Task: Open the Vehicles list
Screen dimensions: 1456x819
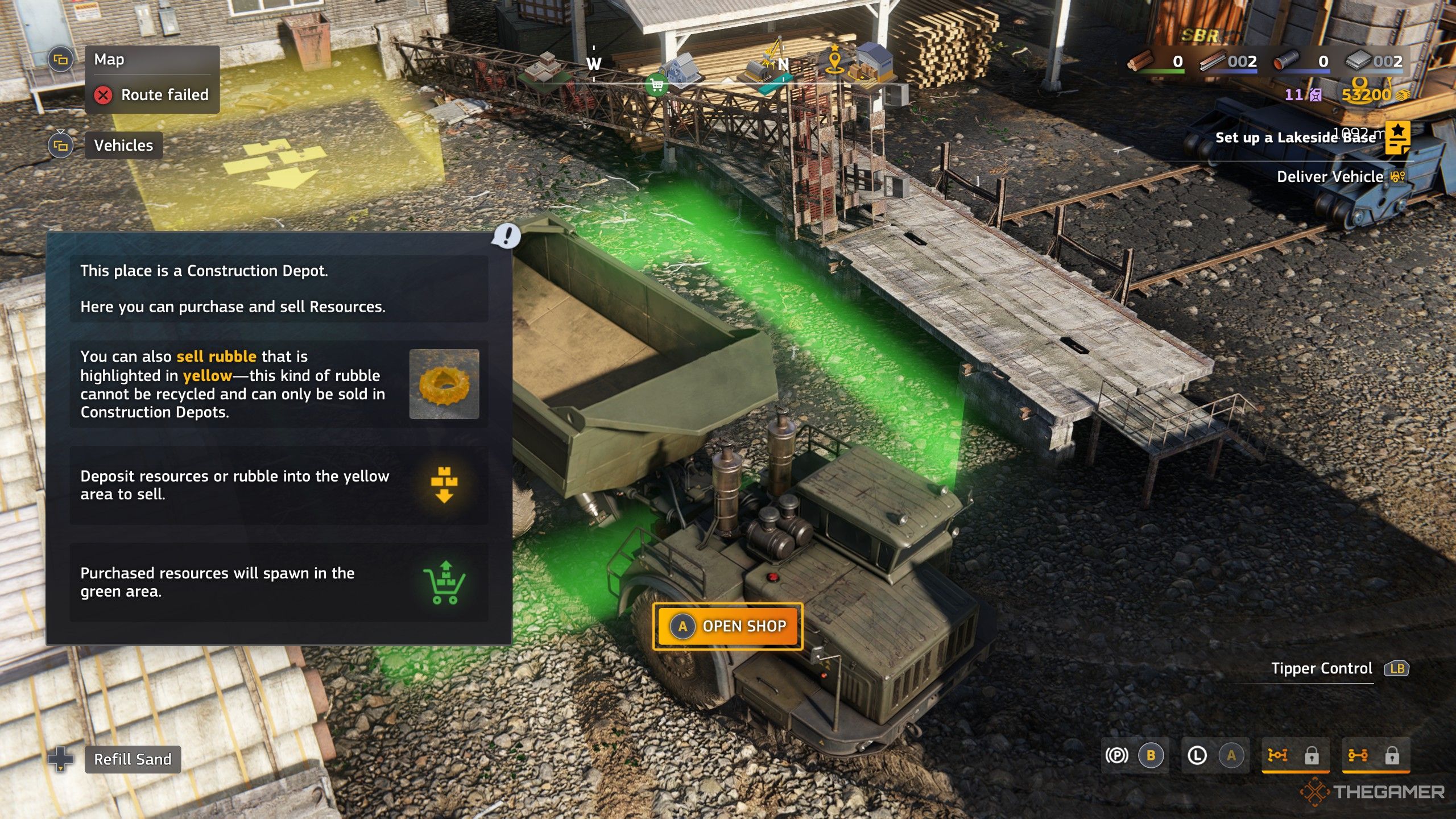Action: tap(123, 146)
